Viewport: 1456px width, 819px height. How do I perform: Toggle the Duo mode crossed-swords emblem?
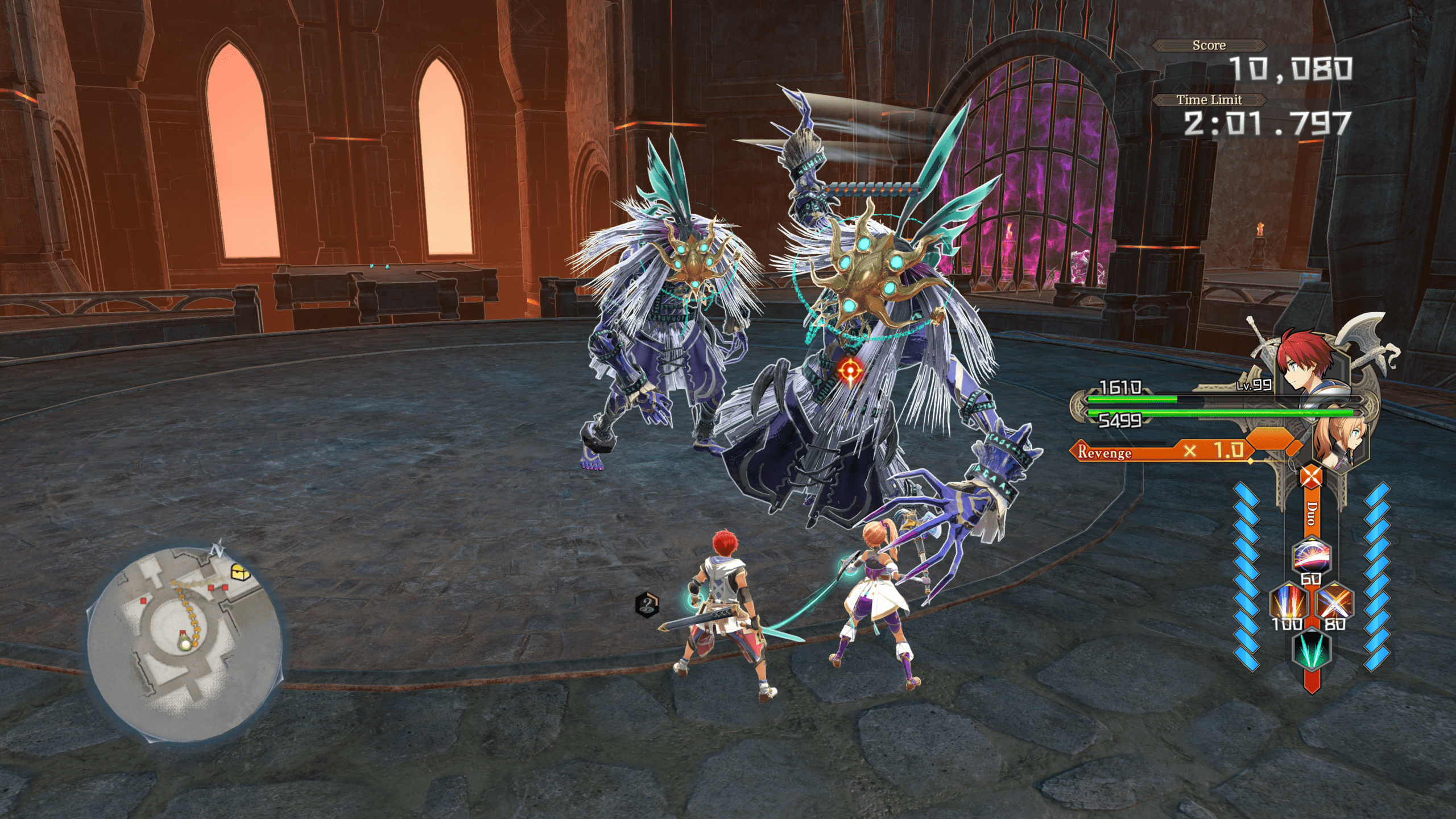pyautogui.click(x=1311, y=476)
